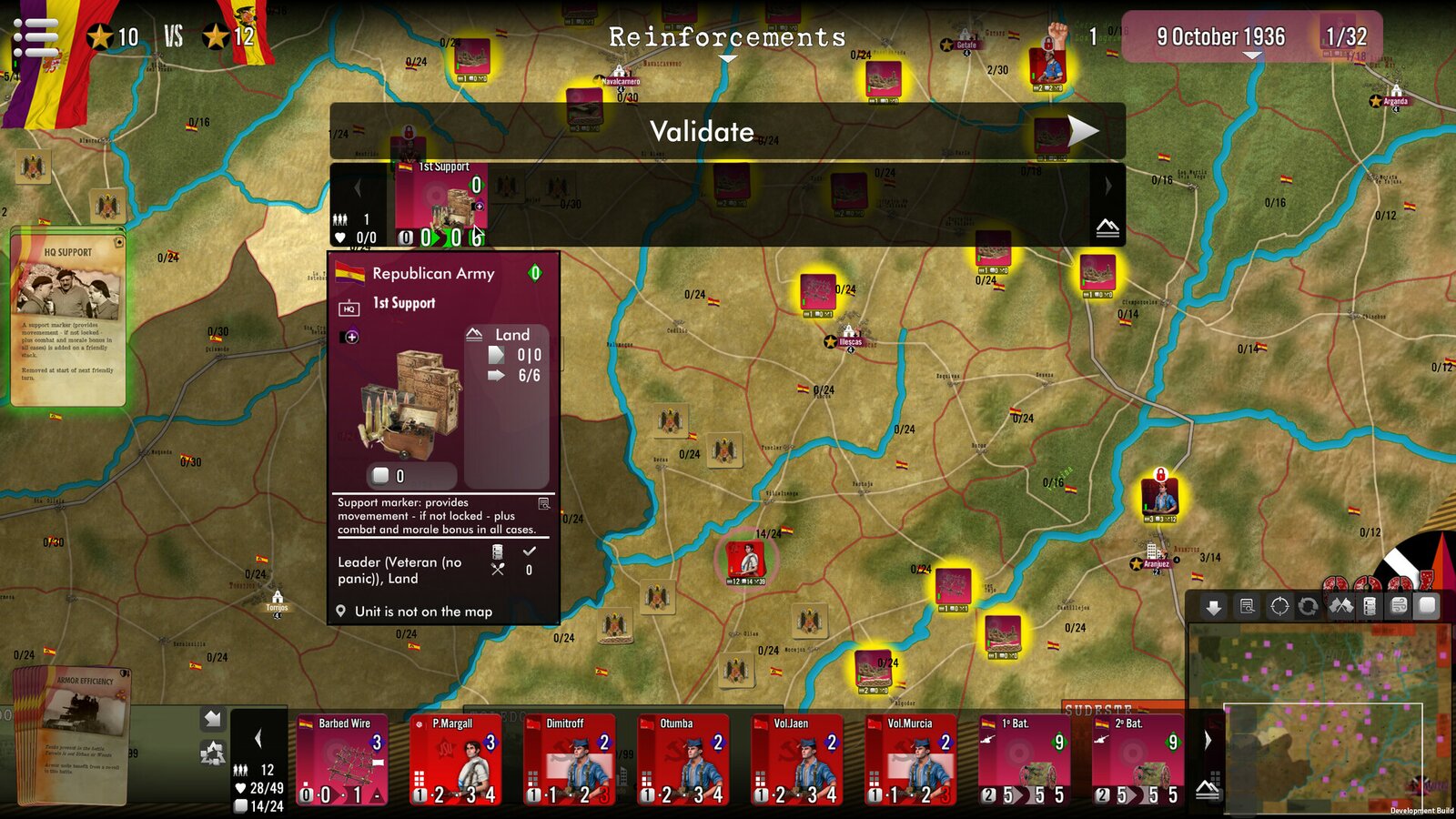The height and width of the screenshot is (819, 1456).
Task: Click the plus badge on the 1st Support counter
Action: (x=479, y=208)
